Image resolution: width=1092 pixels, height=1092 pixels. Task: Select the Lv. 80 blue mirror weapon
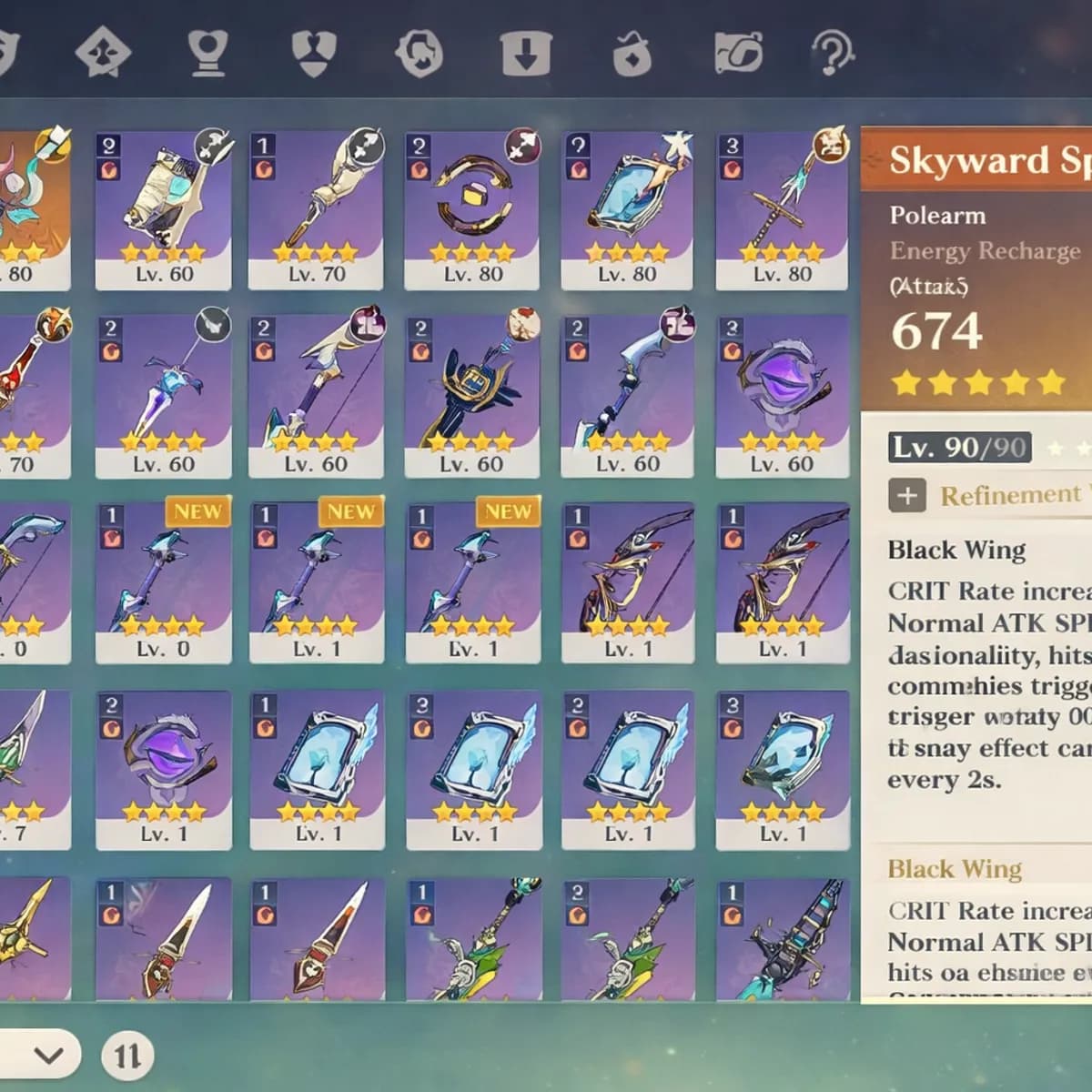coord(626,210)
